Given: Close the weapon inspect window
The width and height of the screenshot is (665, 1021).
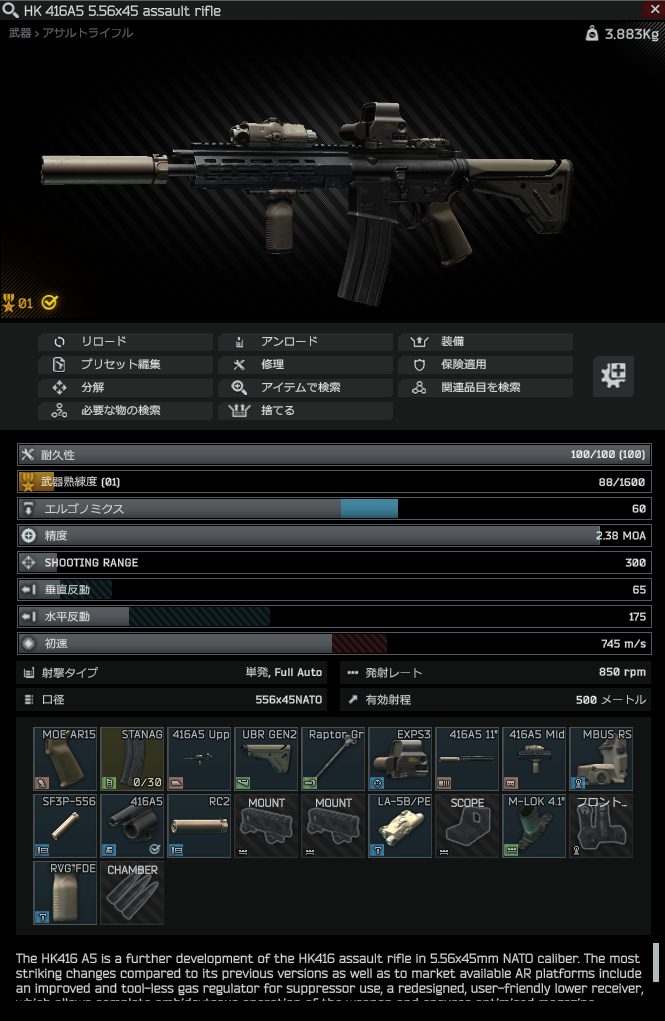Looking at the screenshot, I should pyautogui.click(x=652, y=10).
